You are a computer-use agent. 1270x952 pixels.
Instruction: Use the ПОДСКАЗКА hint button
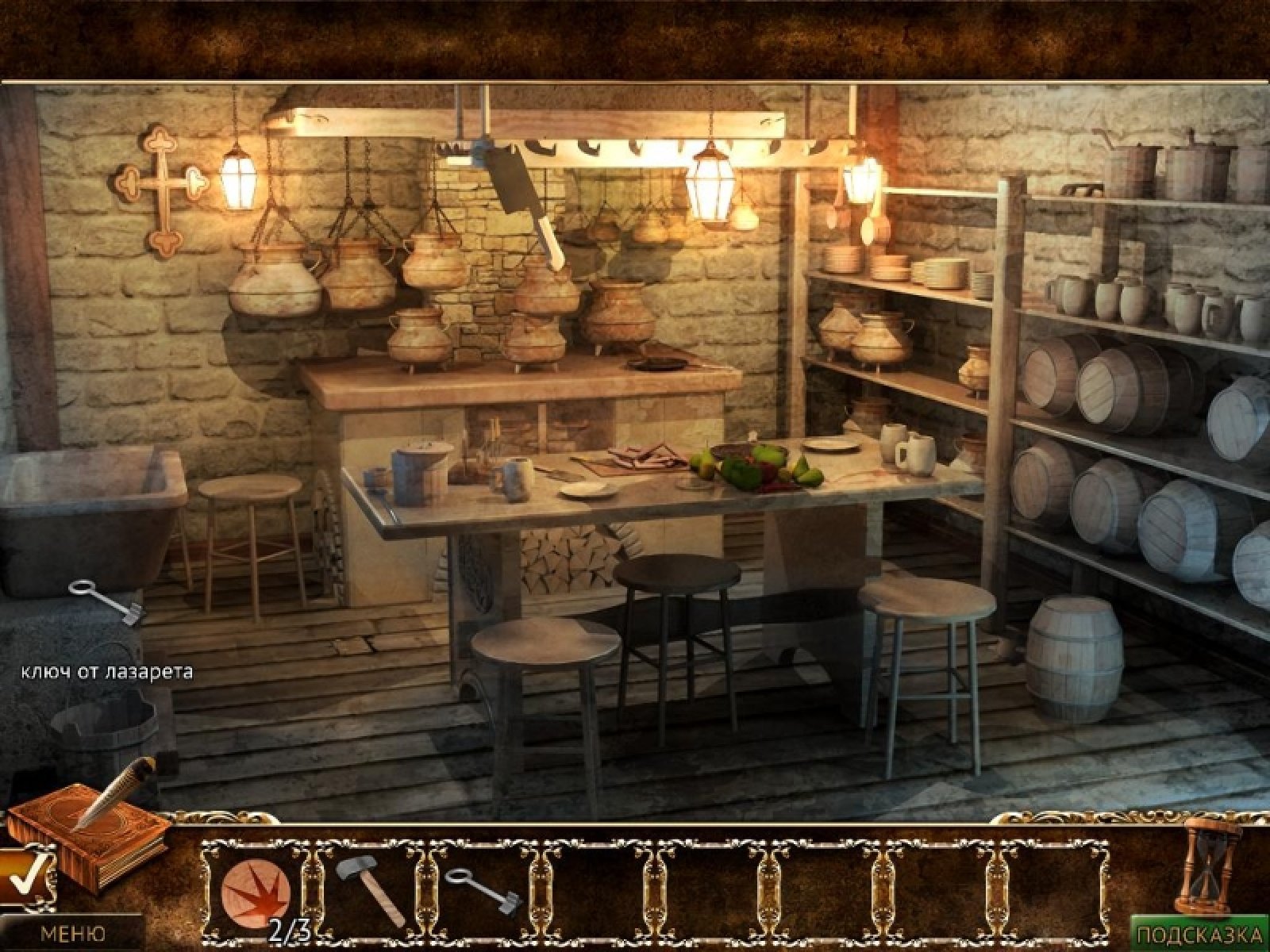tap(1199, 933)
